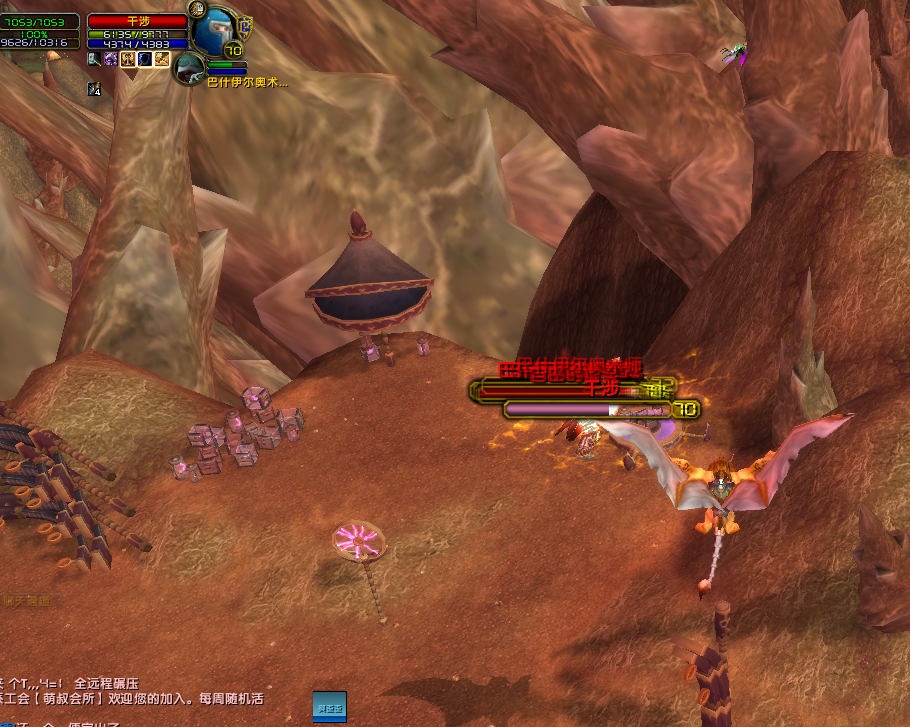Click the 萌叔会所 guild welcome chat line
910x727 pixels.
point(132,698)
